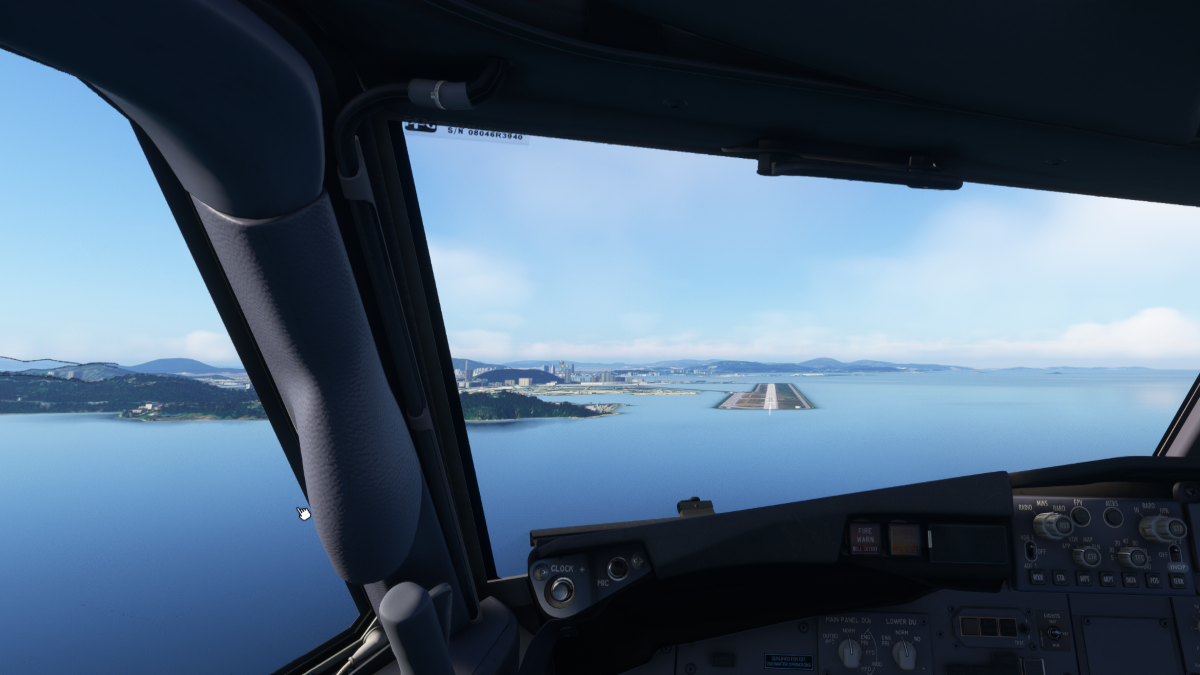Show airports with the ARPT button
Screen dimensions: 1200x675
pos(1108,579)
